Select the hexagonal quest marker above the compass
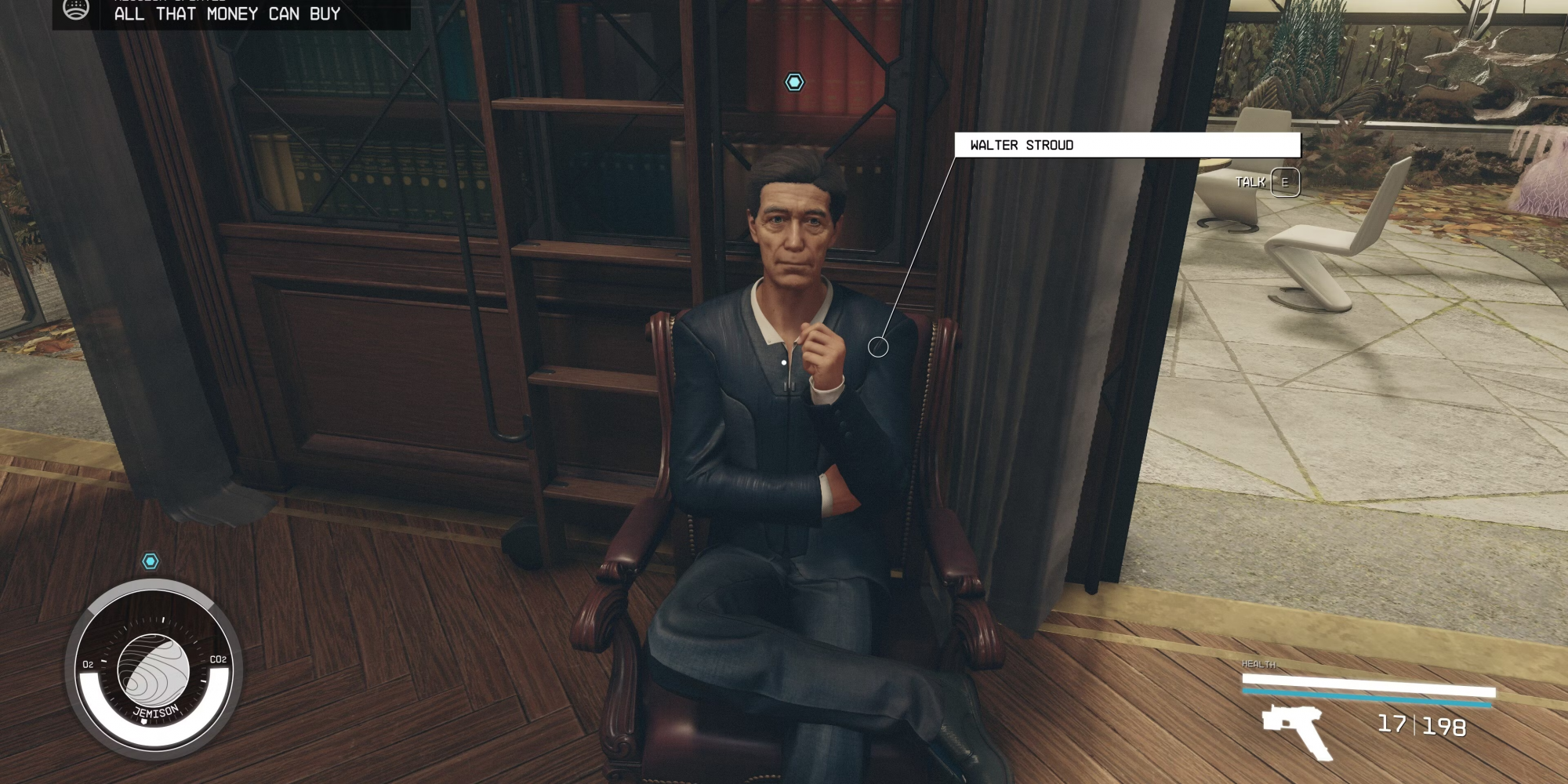Image resolution: width=1568 pixels, height=784 pixels. (150, 561)
